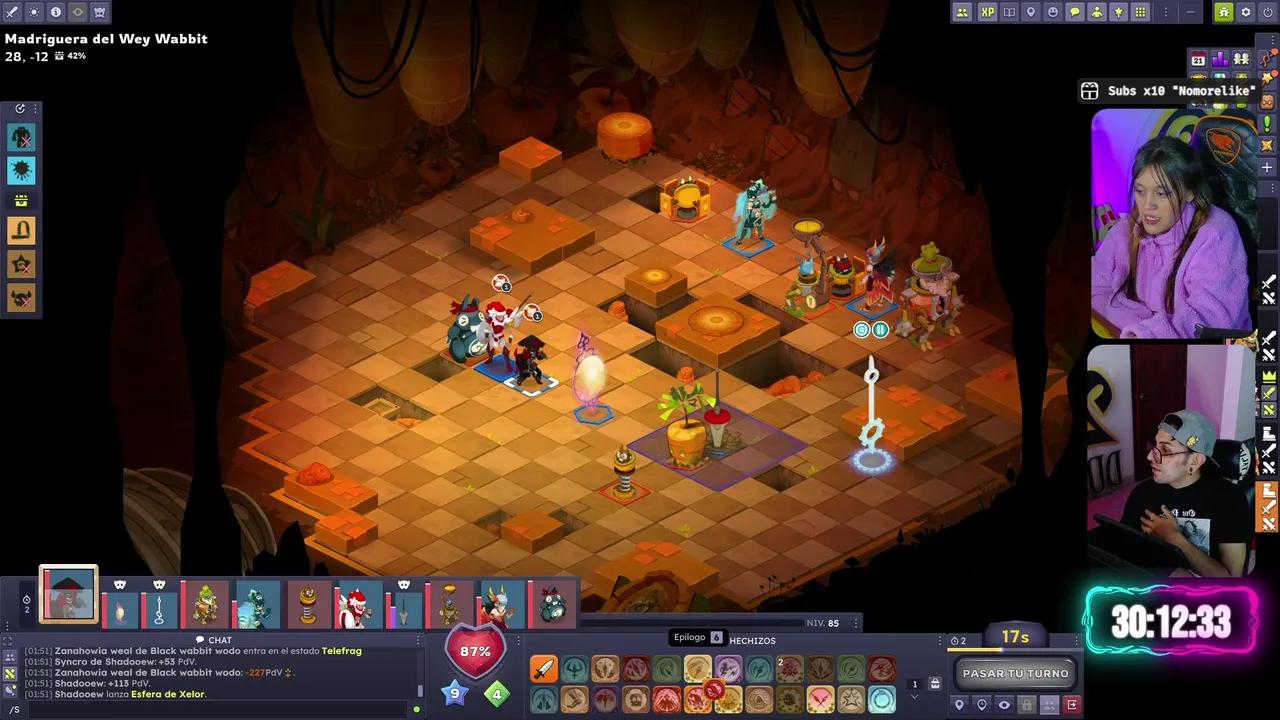
Task: Click the green bug report button
Action: pyautogui.click(x=1223, y=12)
